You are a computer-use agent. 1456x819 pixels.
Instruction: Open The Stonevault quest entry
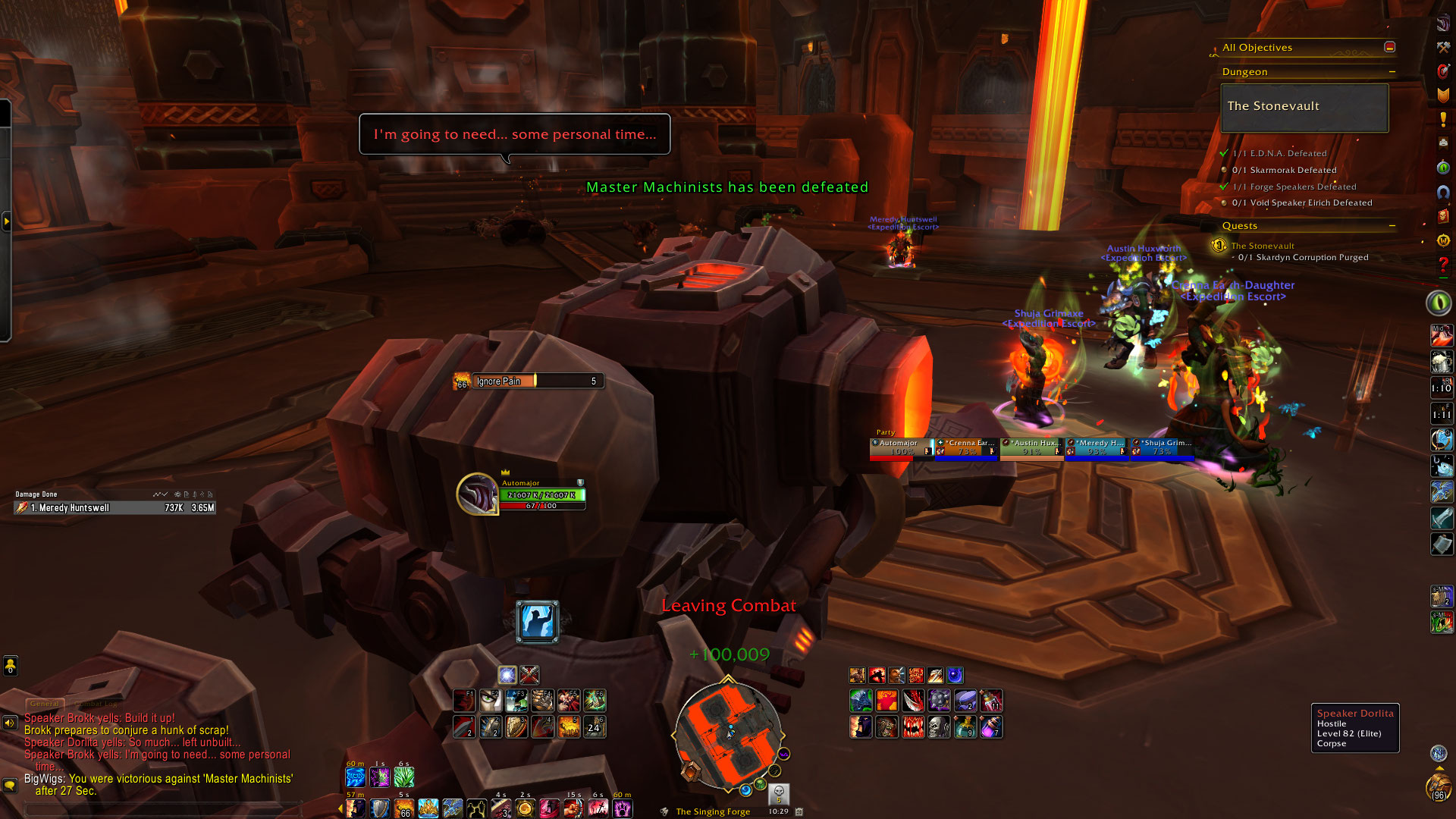point(1262,246)
